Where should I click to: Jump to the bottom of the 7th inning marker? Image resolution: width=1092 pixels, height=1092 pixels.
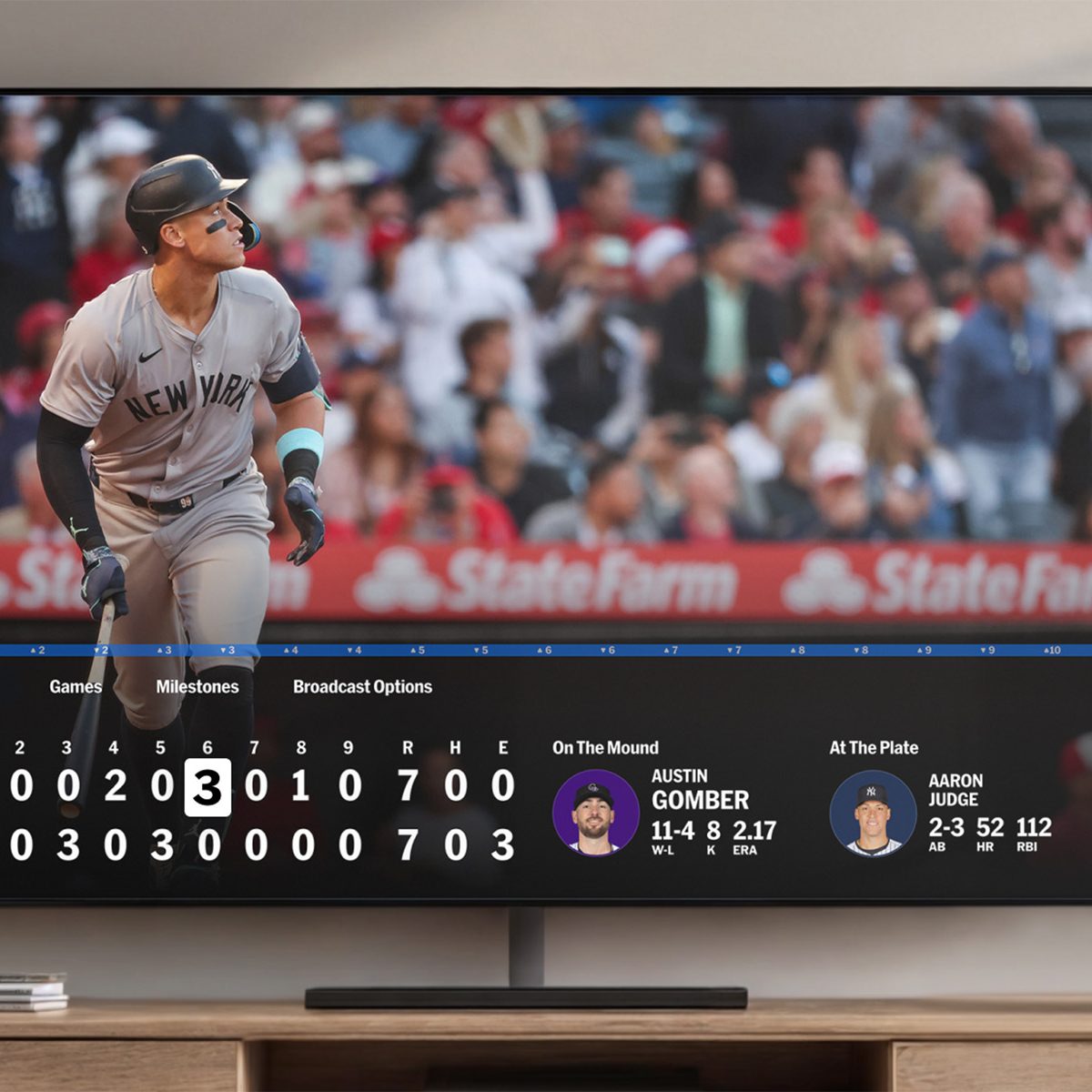(733, 651)
